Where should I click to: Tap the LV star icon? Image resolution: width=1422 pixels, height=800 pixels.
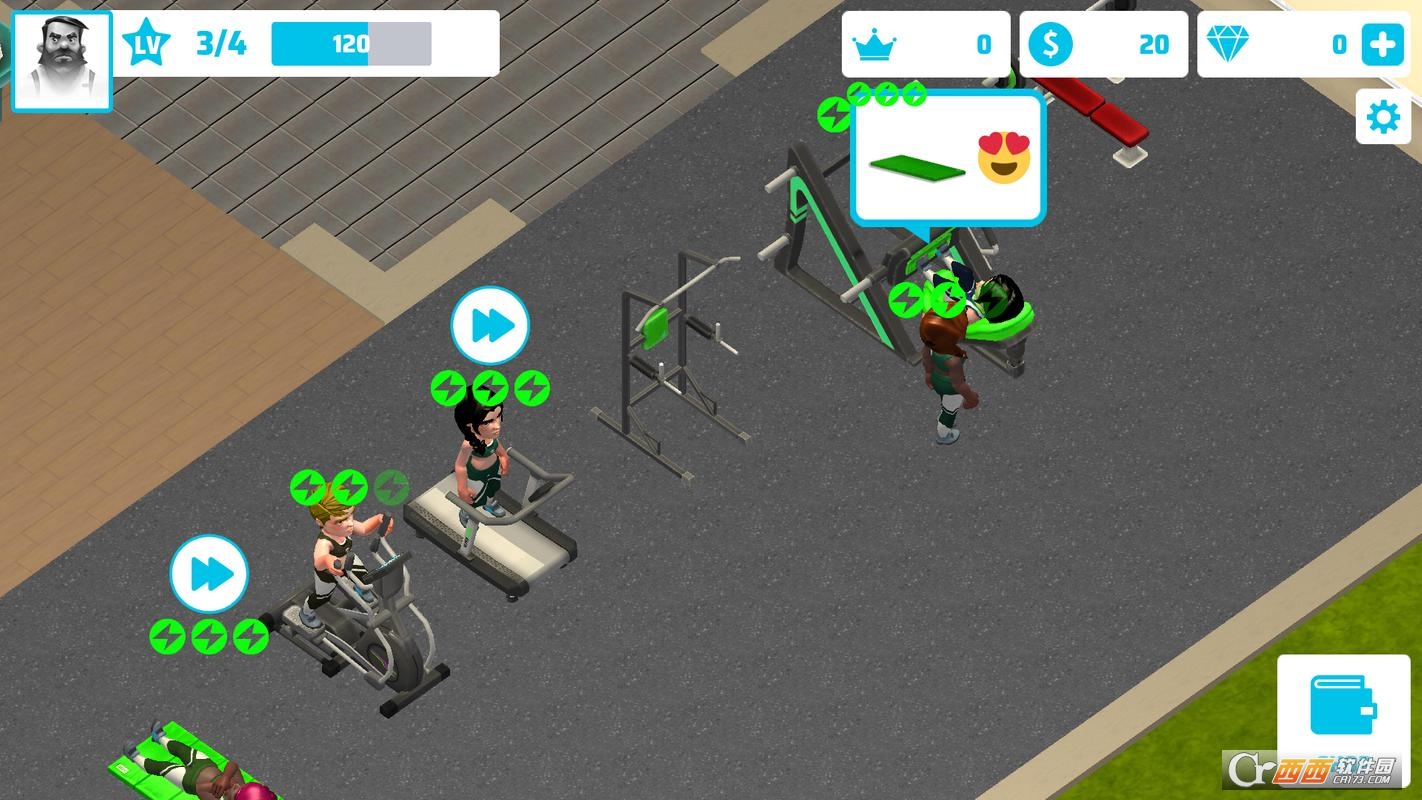point(146,42)
